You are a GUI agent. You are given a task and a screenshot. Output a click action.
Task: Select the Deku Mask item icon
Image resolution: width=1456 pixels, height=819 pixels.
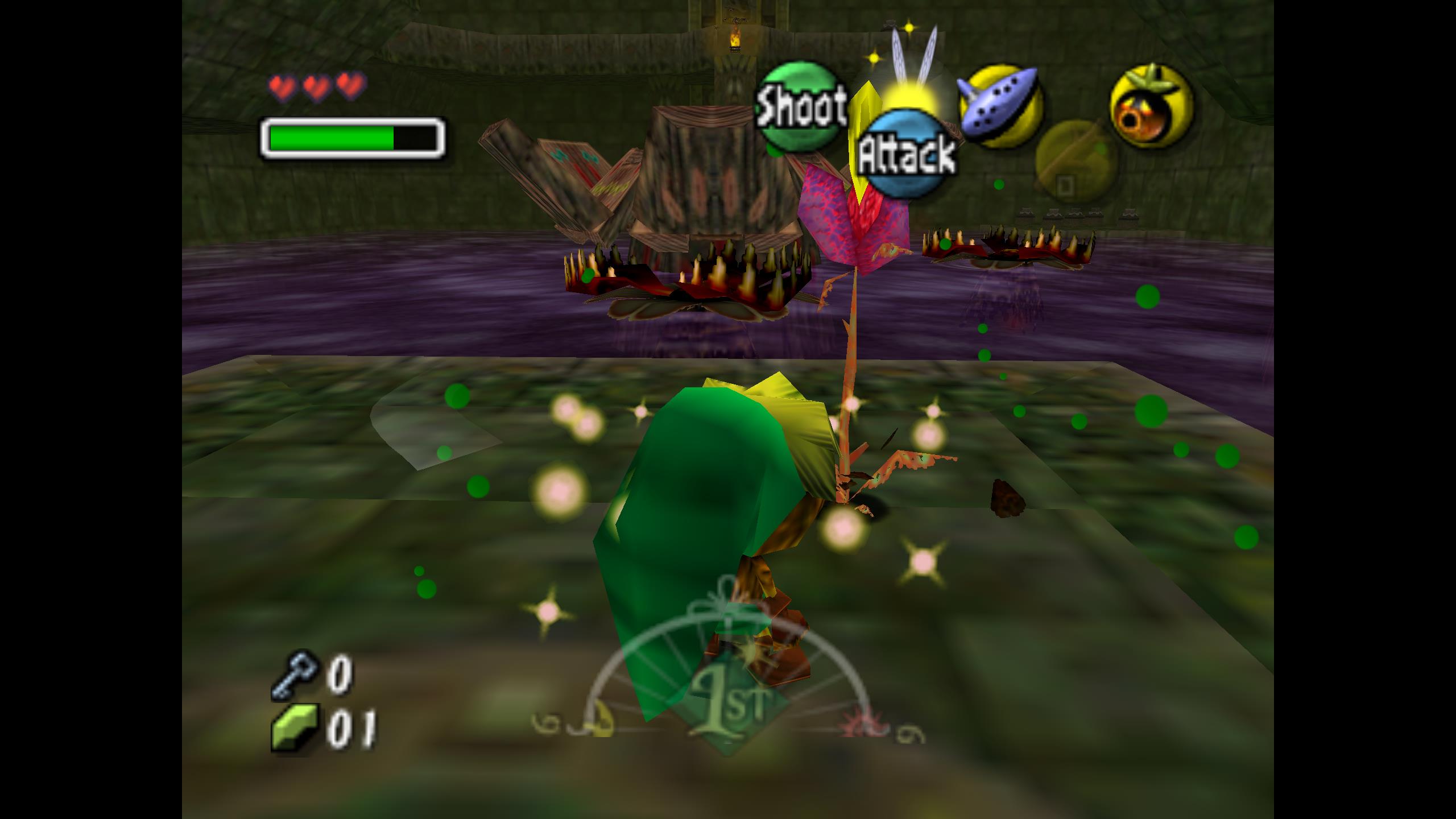tap(1151, 106)
